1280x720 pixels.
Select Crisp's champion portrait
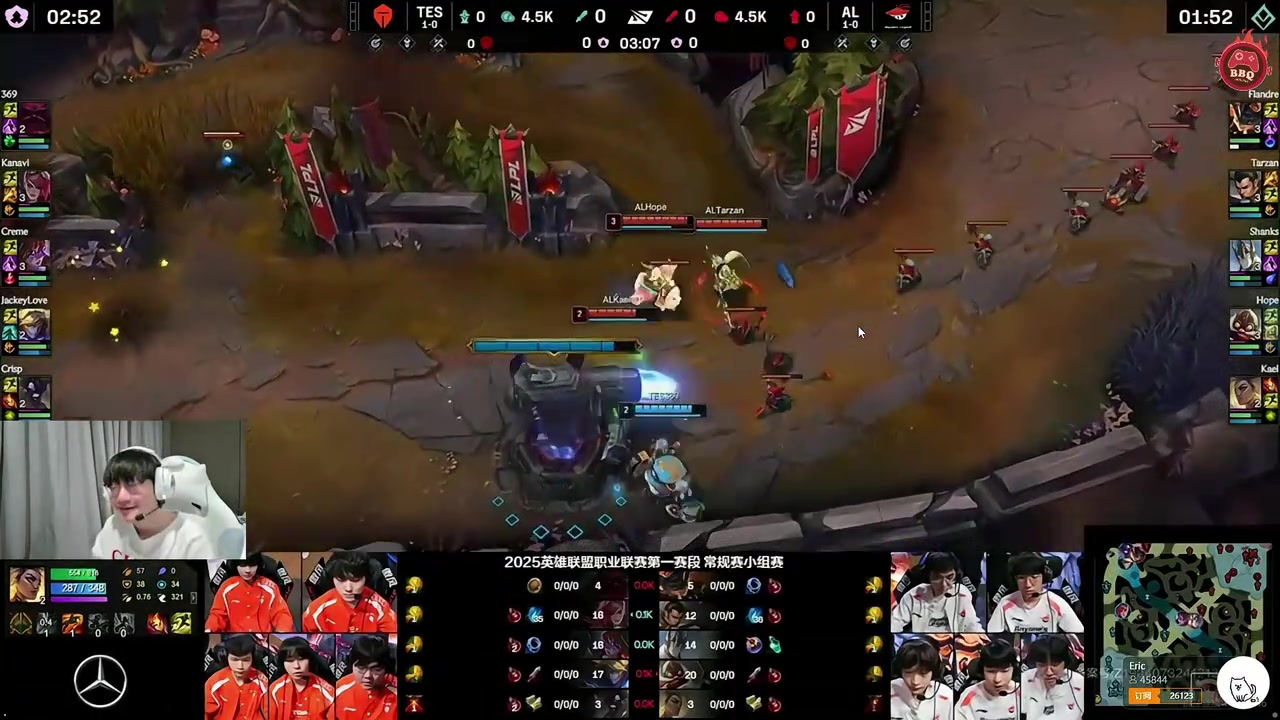(36, 392)
